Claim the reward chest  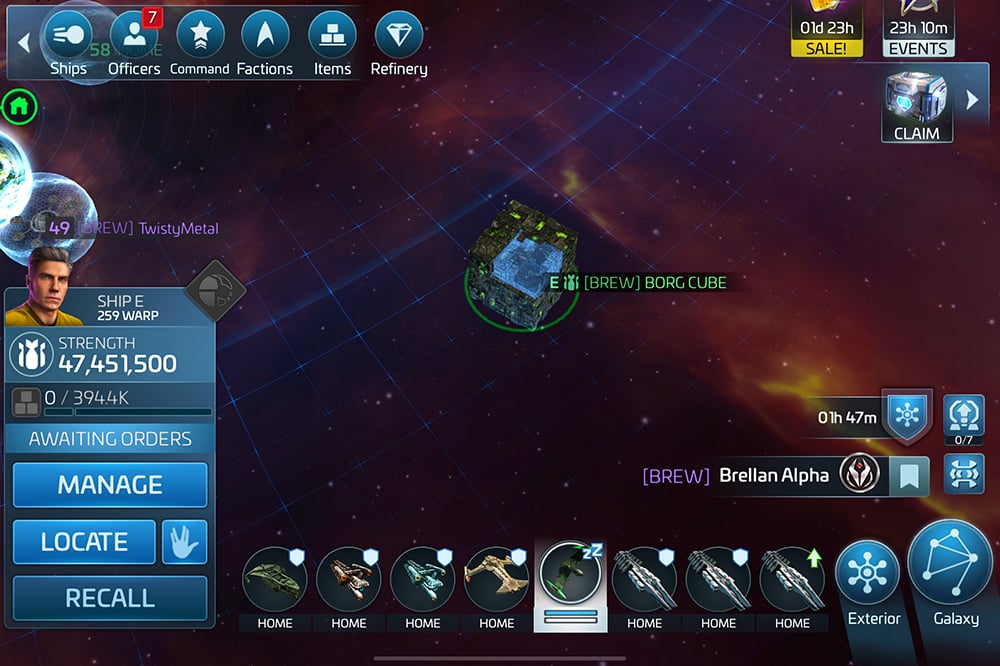click(917, 106)
